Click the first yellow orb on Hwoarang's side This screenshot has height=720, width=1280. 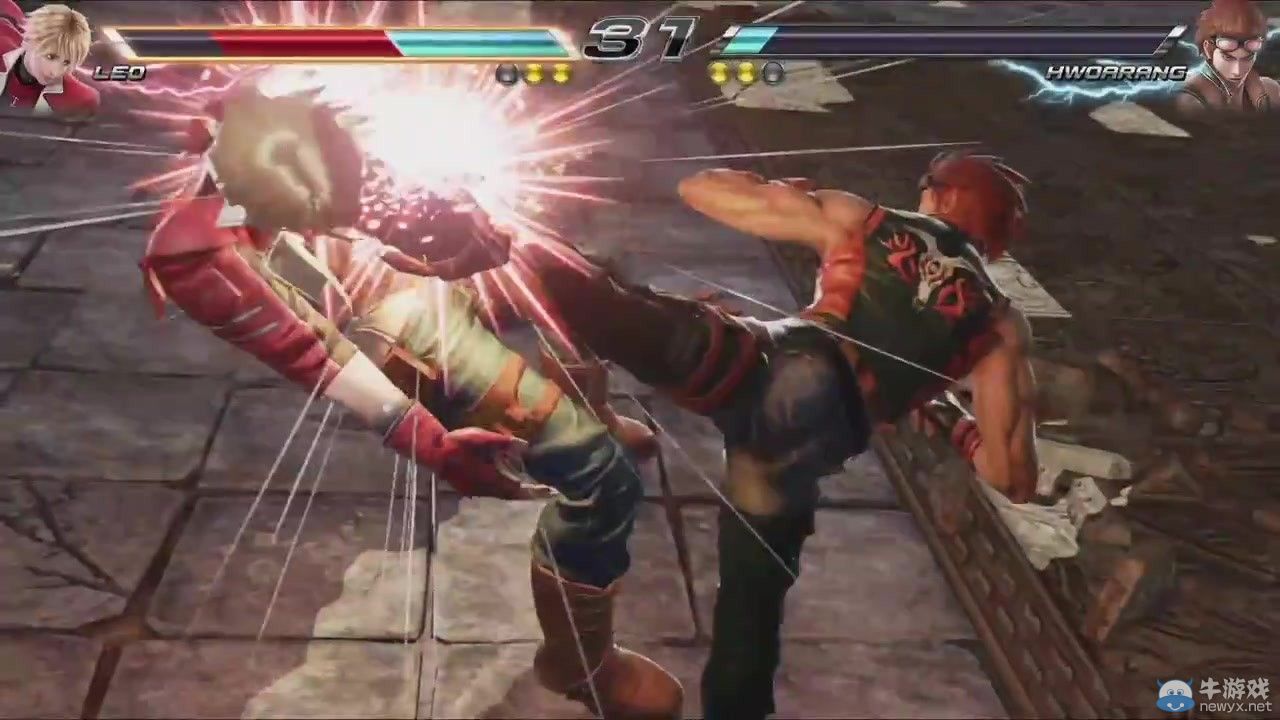click(718, 72)
